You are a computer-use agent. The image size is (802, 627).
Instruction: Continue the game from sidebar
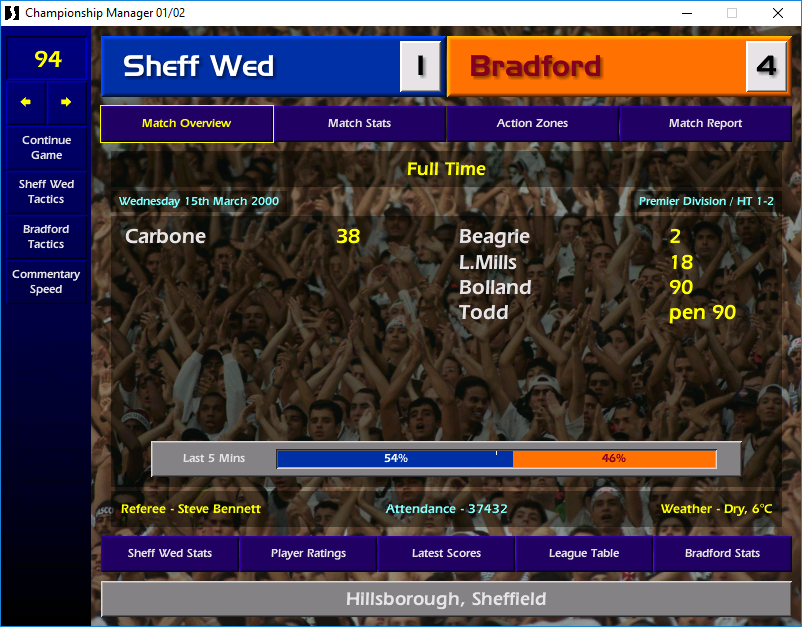[46, 148]
